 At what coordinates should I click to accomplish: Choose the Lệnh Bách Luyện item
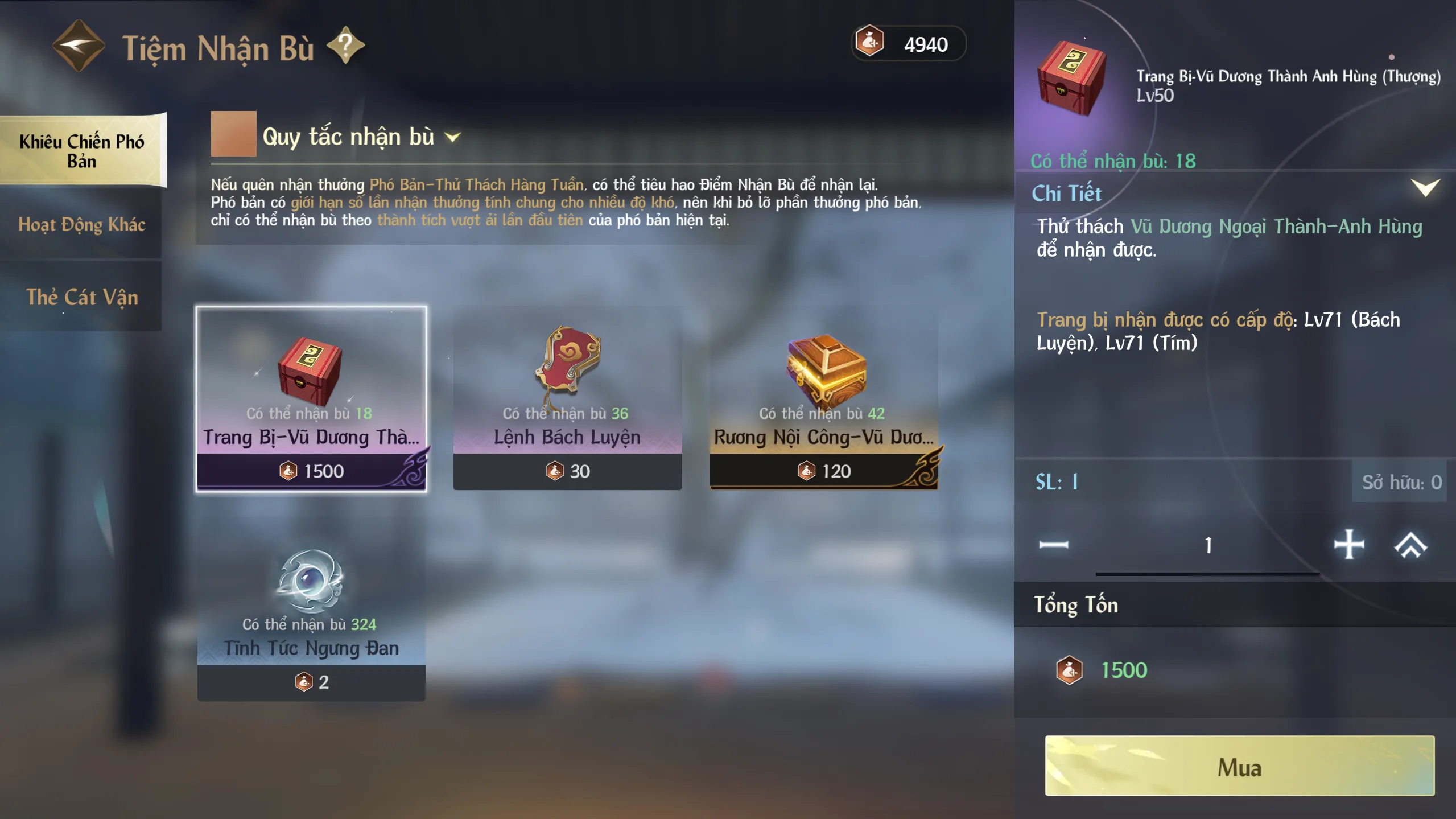567,398
